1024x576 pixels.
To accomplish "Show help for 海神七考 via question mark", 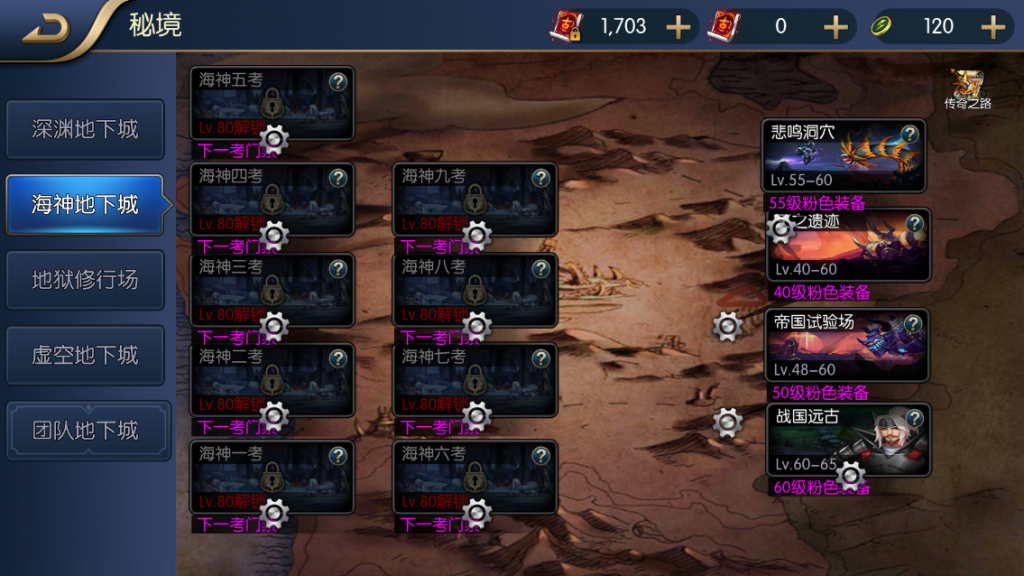I will click(x=541, y=357).
